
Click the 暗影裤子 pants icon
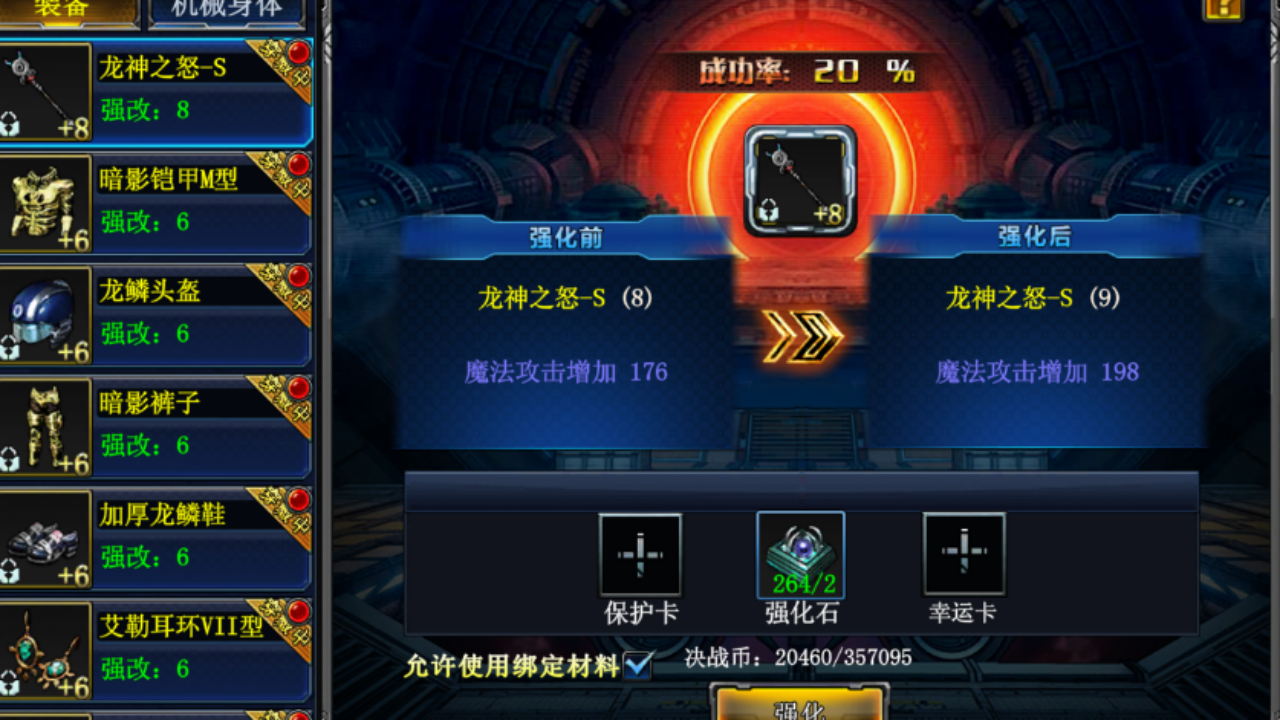pyautogui.click(x=46, y=424)
